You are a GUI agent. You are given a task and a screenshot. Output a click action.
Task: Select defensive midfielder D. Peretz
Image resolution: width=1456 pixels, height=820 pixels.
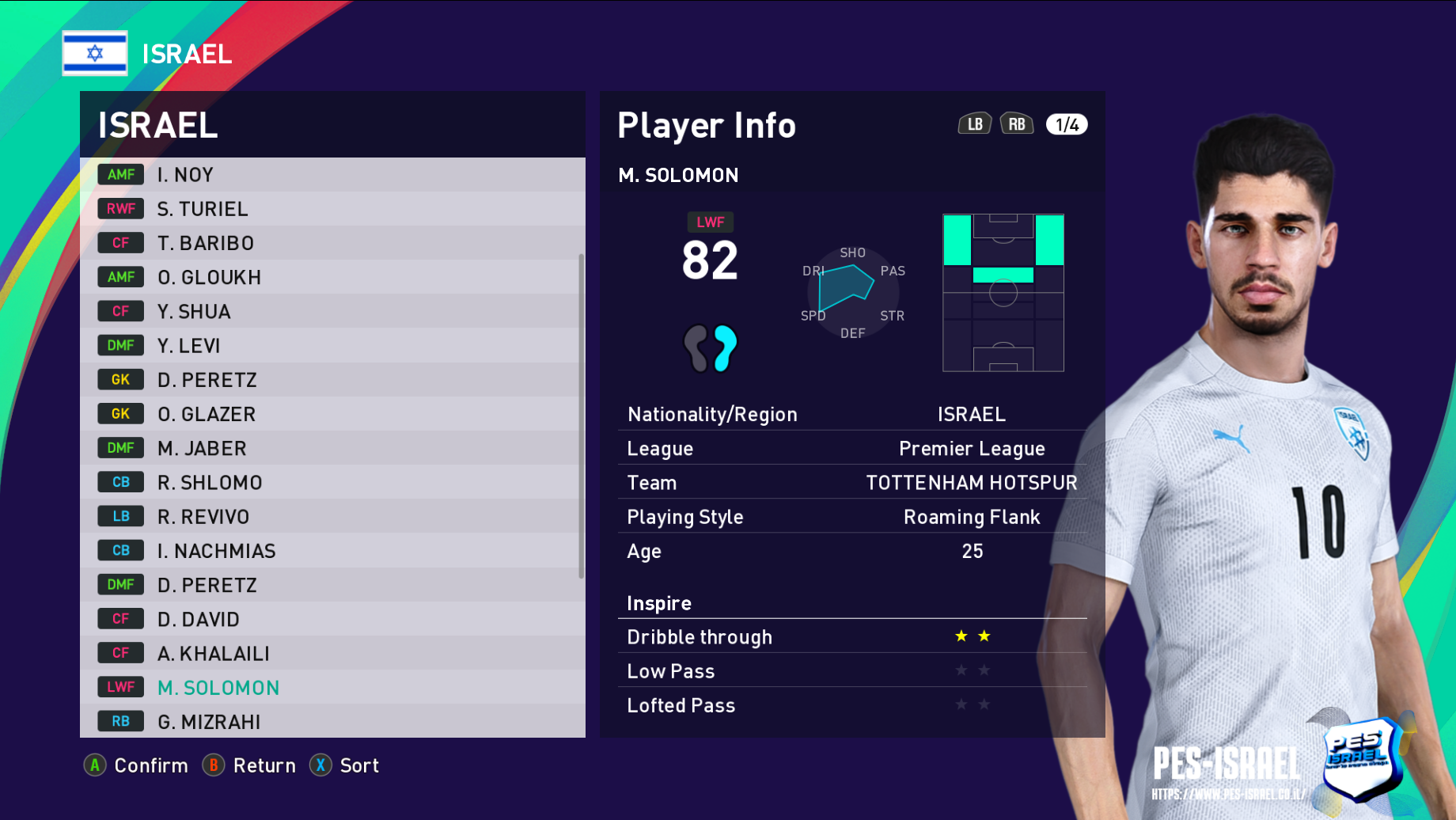(x=332, y=585)
